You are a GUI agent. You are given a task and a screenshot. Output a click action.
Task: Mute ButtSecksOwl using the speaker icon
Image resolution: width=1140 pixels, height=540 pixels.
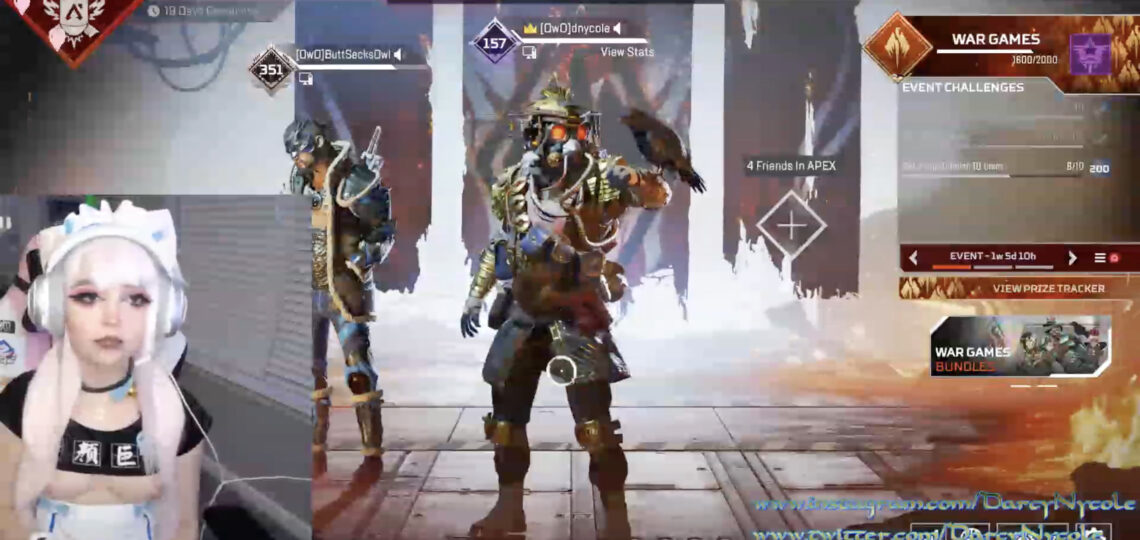[x=399, y=55]
